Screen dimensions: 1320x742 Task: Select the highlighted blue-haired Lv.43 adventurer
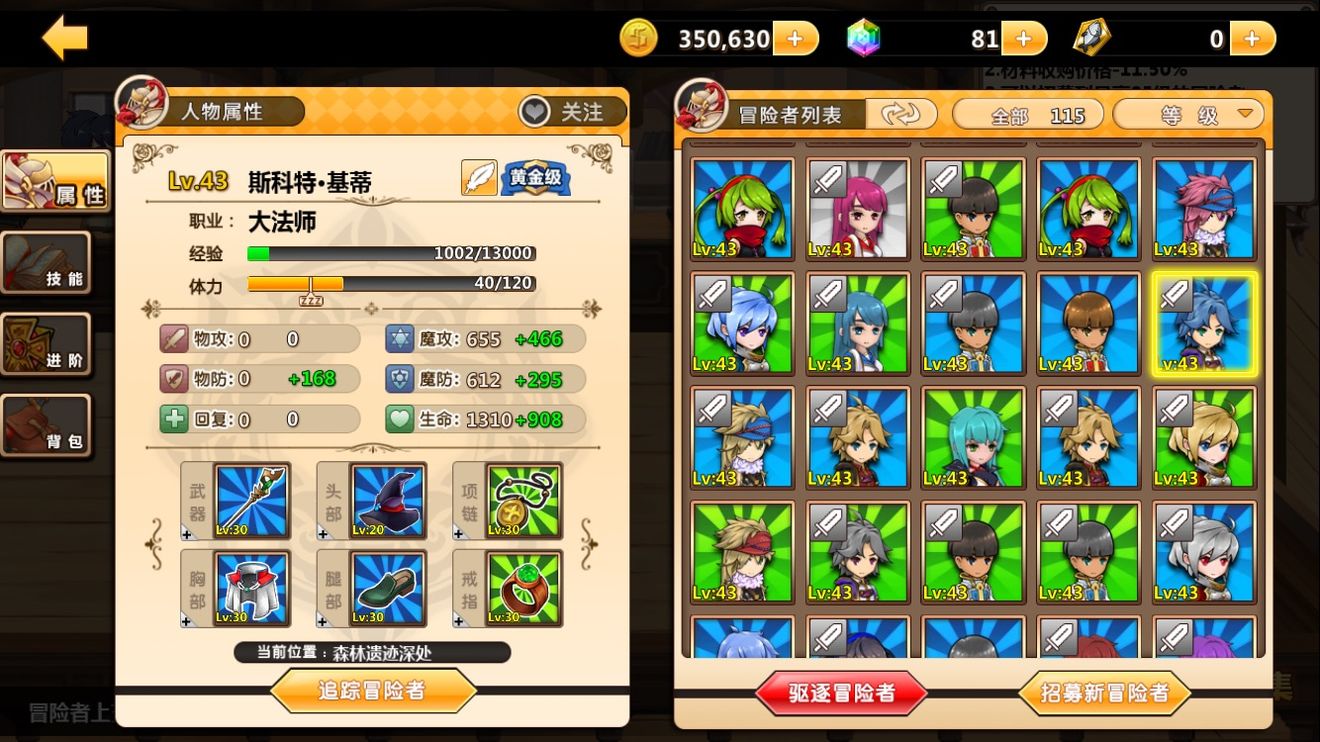[1205, 322]
